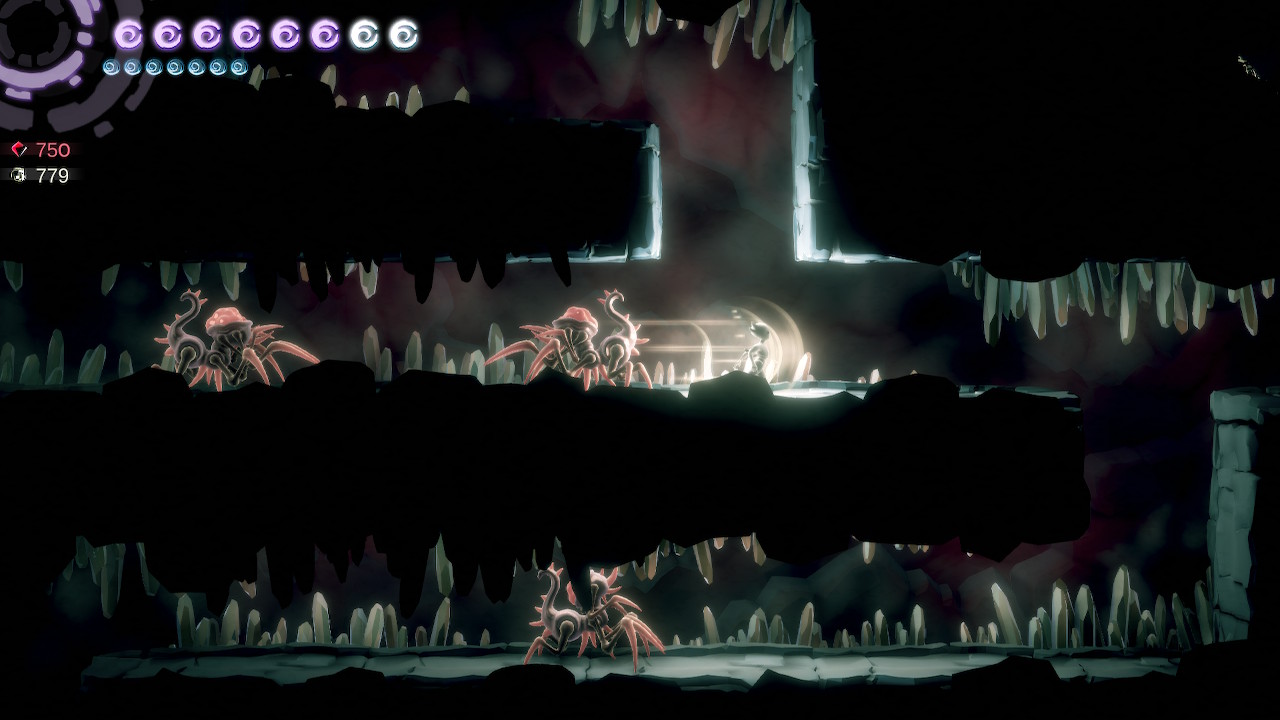Click the fourth health mask swirl
Screen dimensions: 1280x720
[x=247, y=33]
